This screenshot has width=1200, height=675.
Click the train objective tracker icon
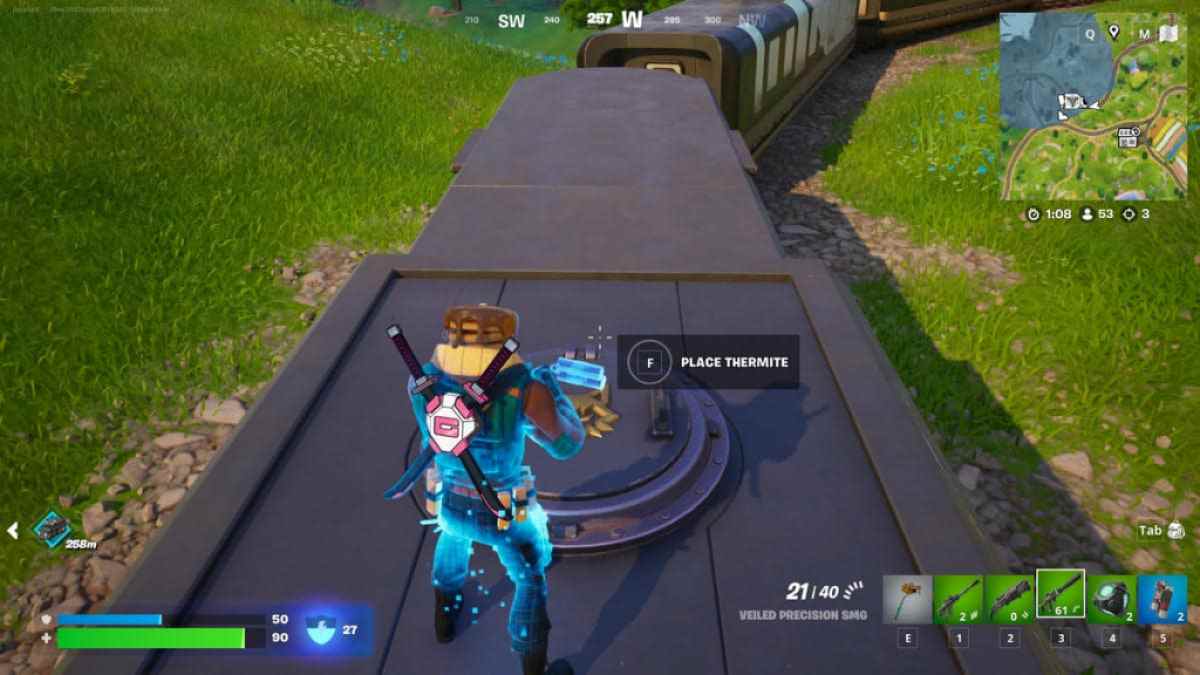(50, 529)
